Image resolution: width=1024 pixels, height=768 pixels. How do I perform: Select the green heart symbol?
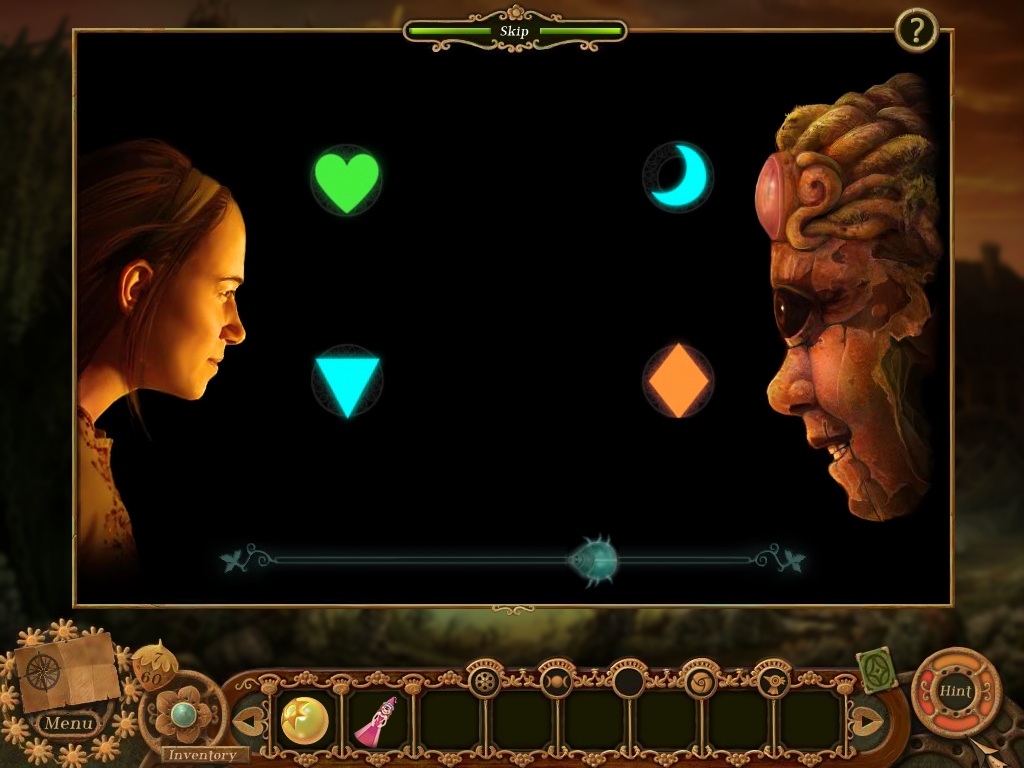point(346,180)
